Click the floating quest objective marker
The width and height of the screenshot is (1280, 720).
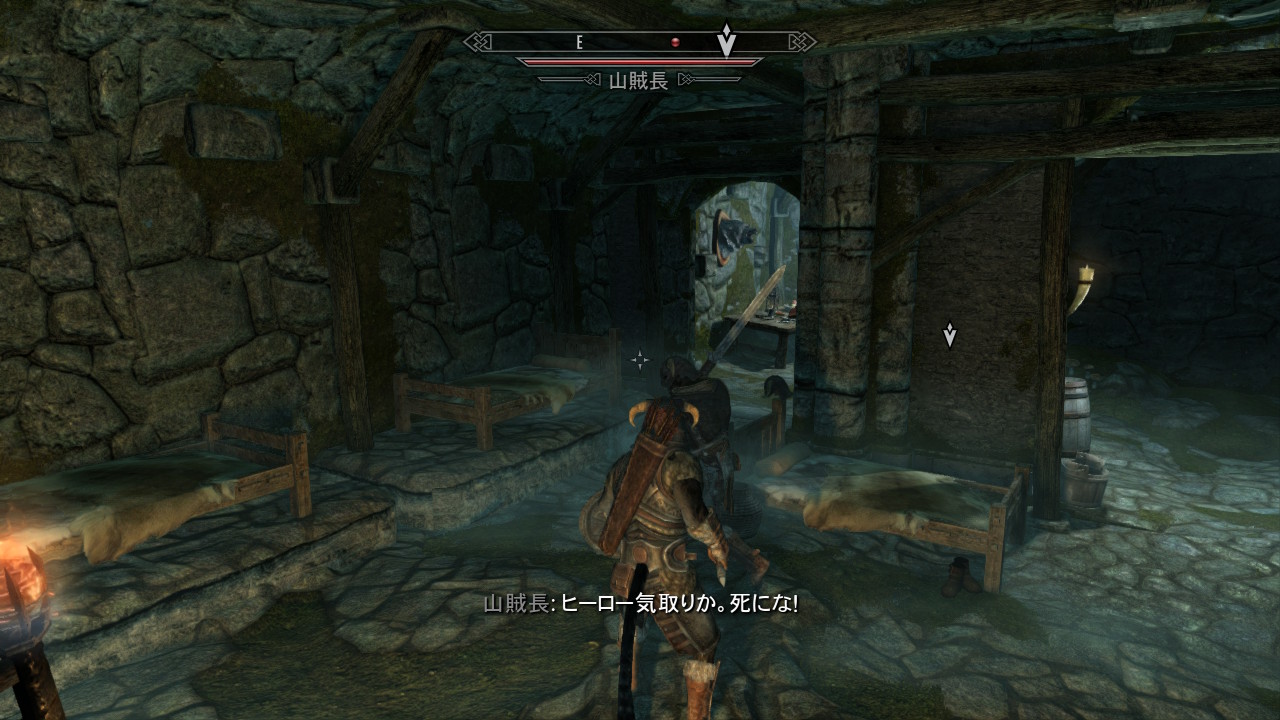point(949,335)
